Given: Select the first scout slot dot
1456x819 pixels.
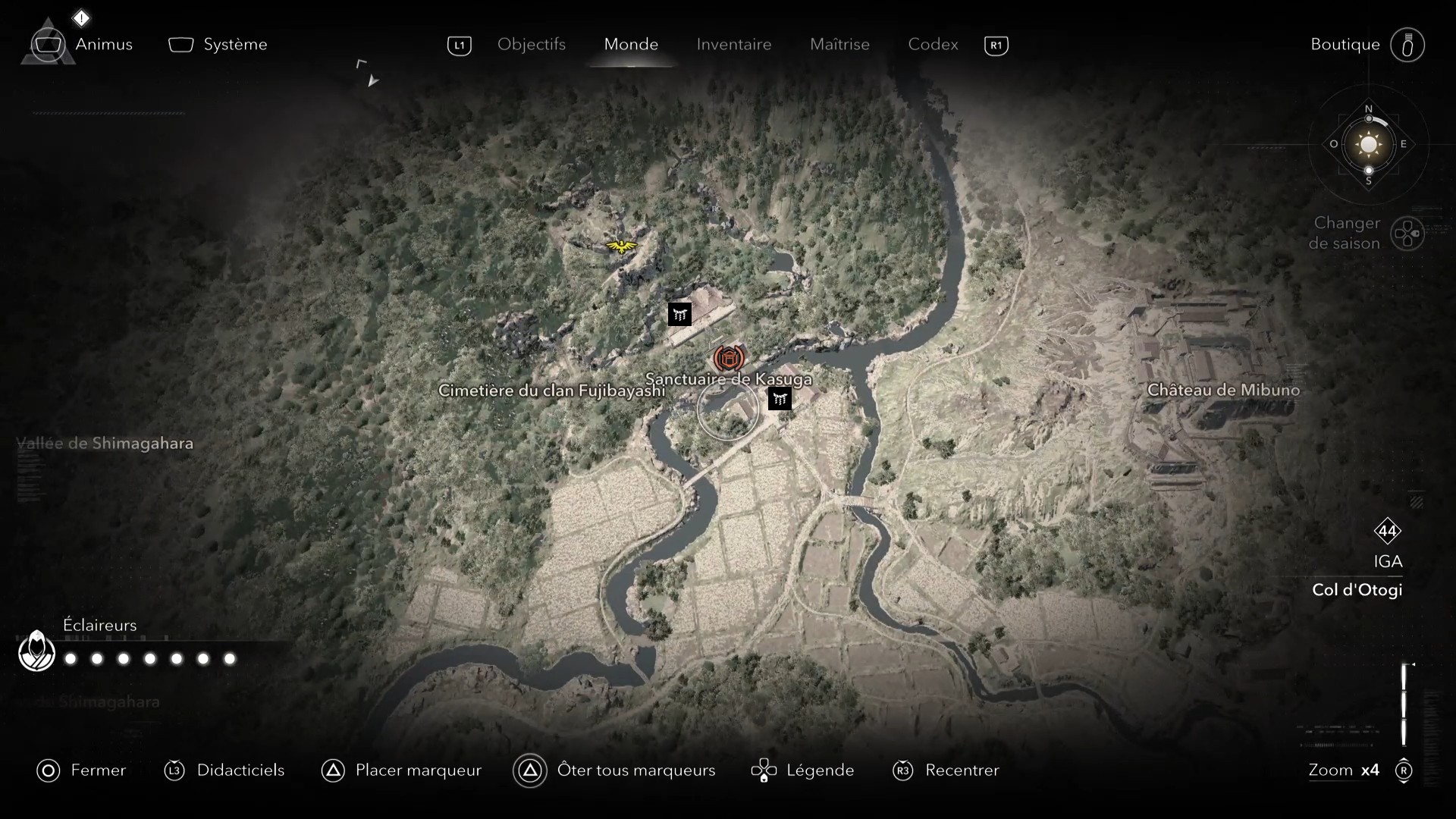Looking at the screenshot, I should click(x=71, y=660).
